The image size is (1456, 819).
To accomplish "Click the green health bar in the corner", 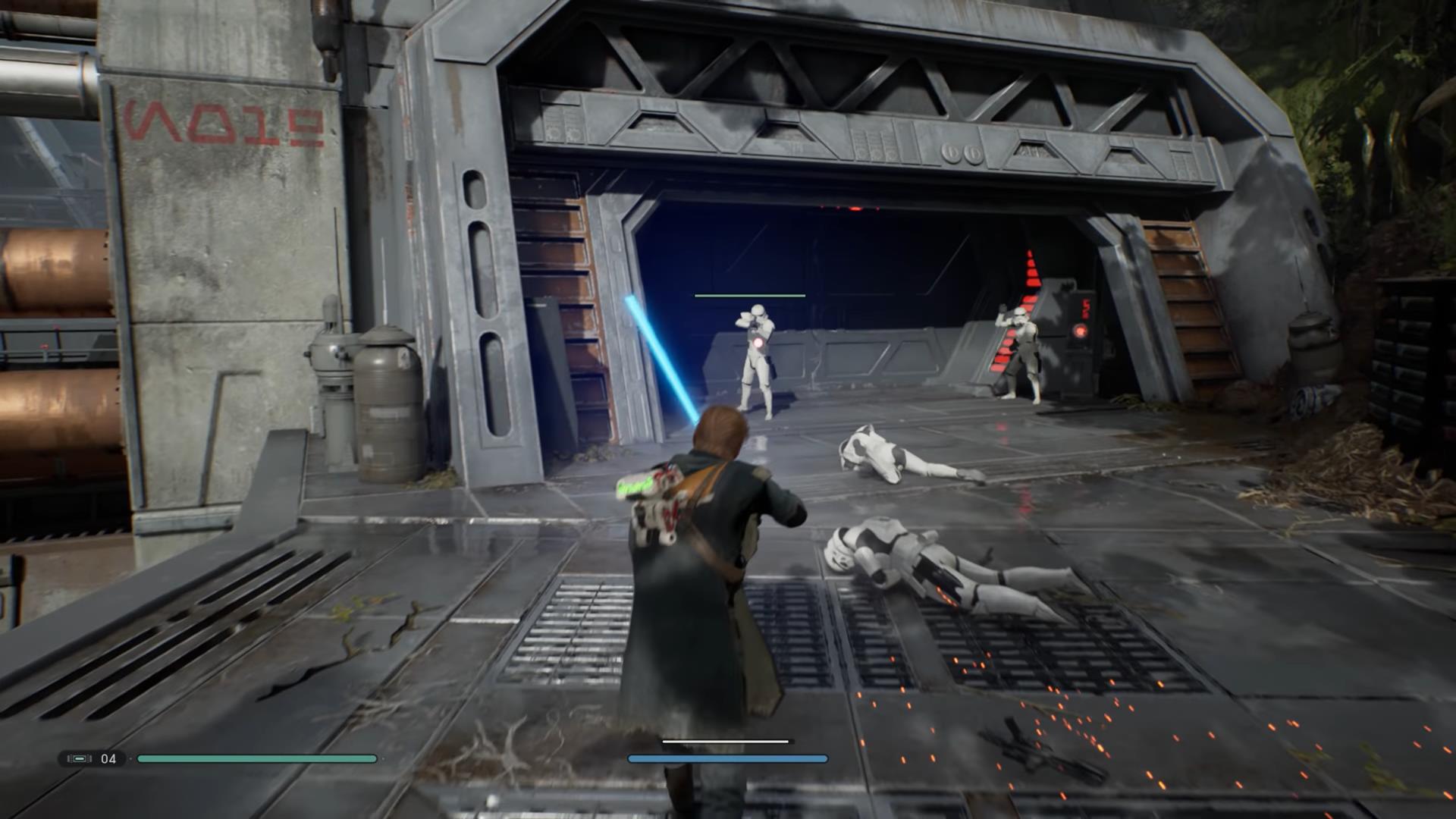I will [x=258, y=758].
